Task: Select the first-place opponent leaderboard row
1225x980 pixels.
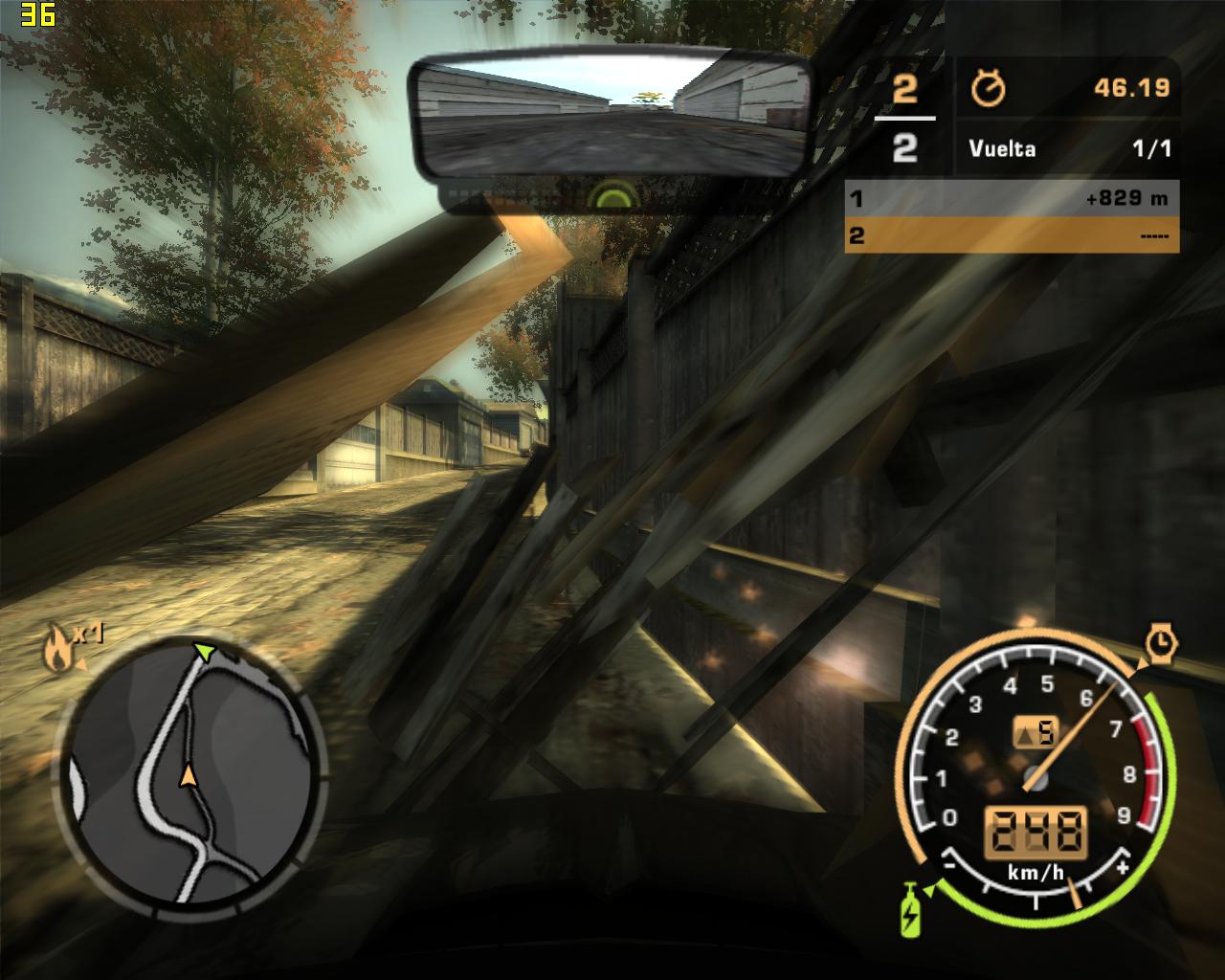Action: pos(1012,199)
